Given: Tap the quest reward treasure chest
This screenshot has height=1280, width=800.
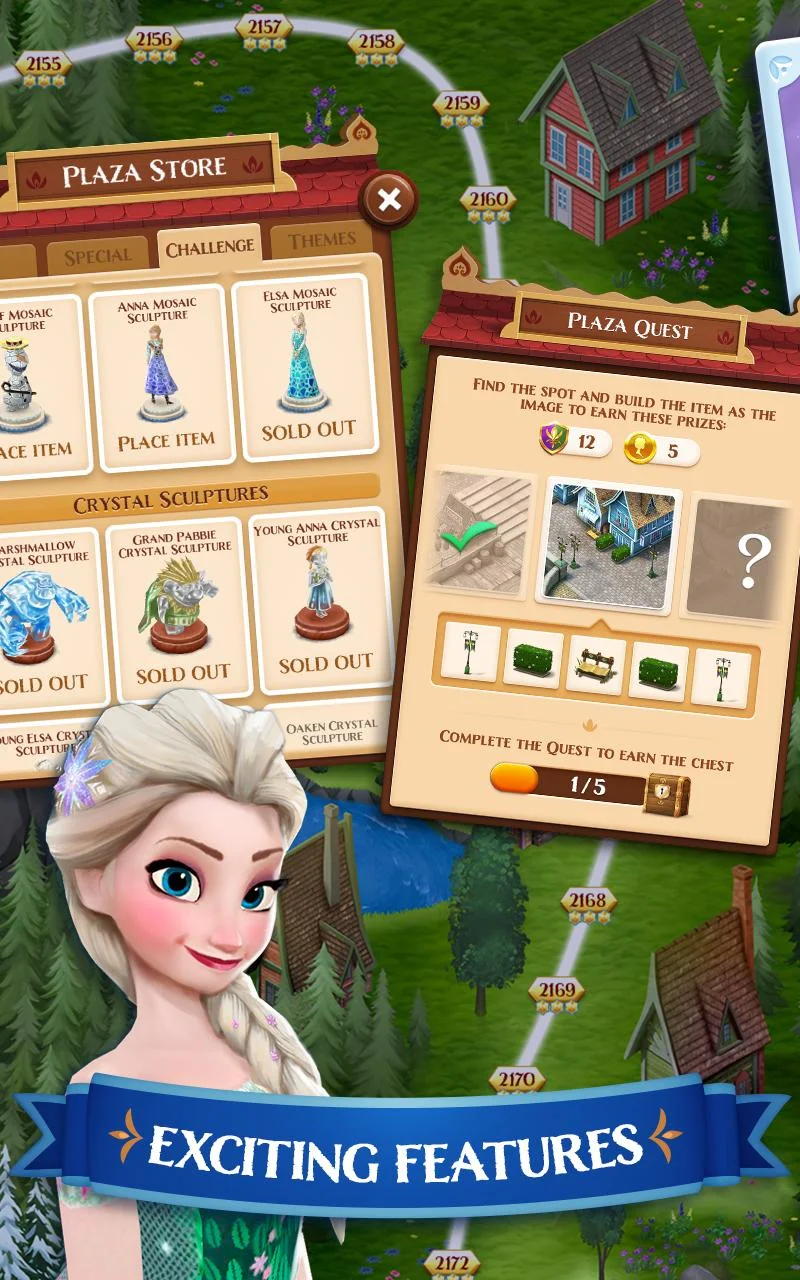Looking at the screenshot, I should (x=666, y=792).
